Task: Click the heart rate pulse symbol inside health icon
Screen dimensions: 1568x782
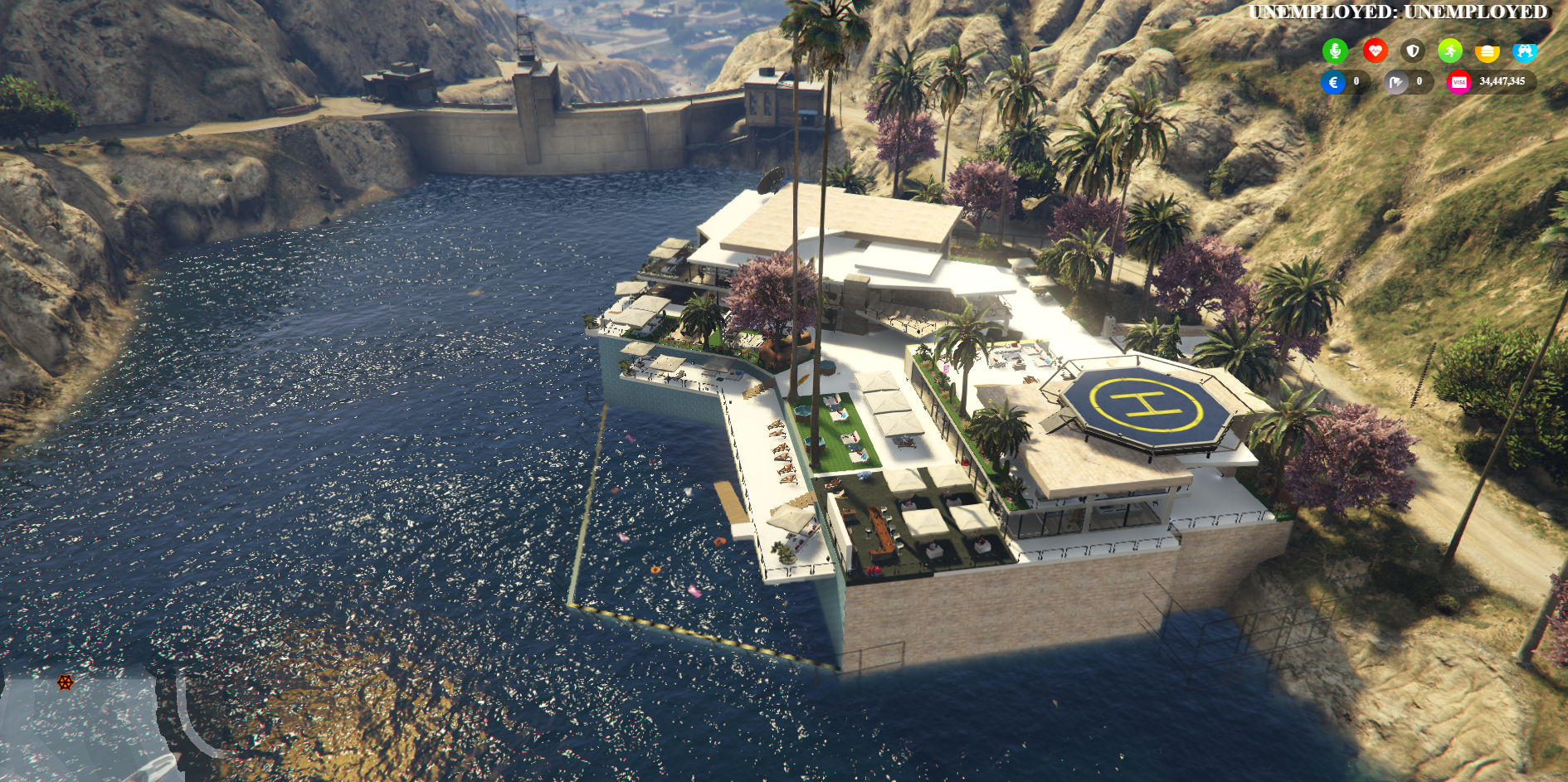Action: [x=1376, y=51]
